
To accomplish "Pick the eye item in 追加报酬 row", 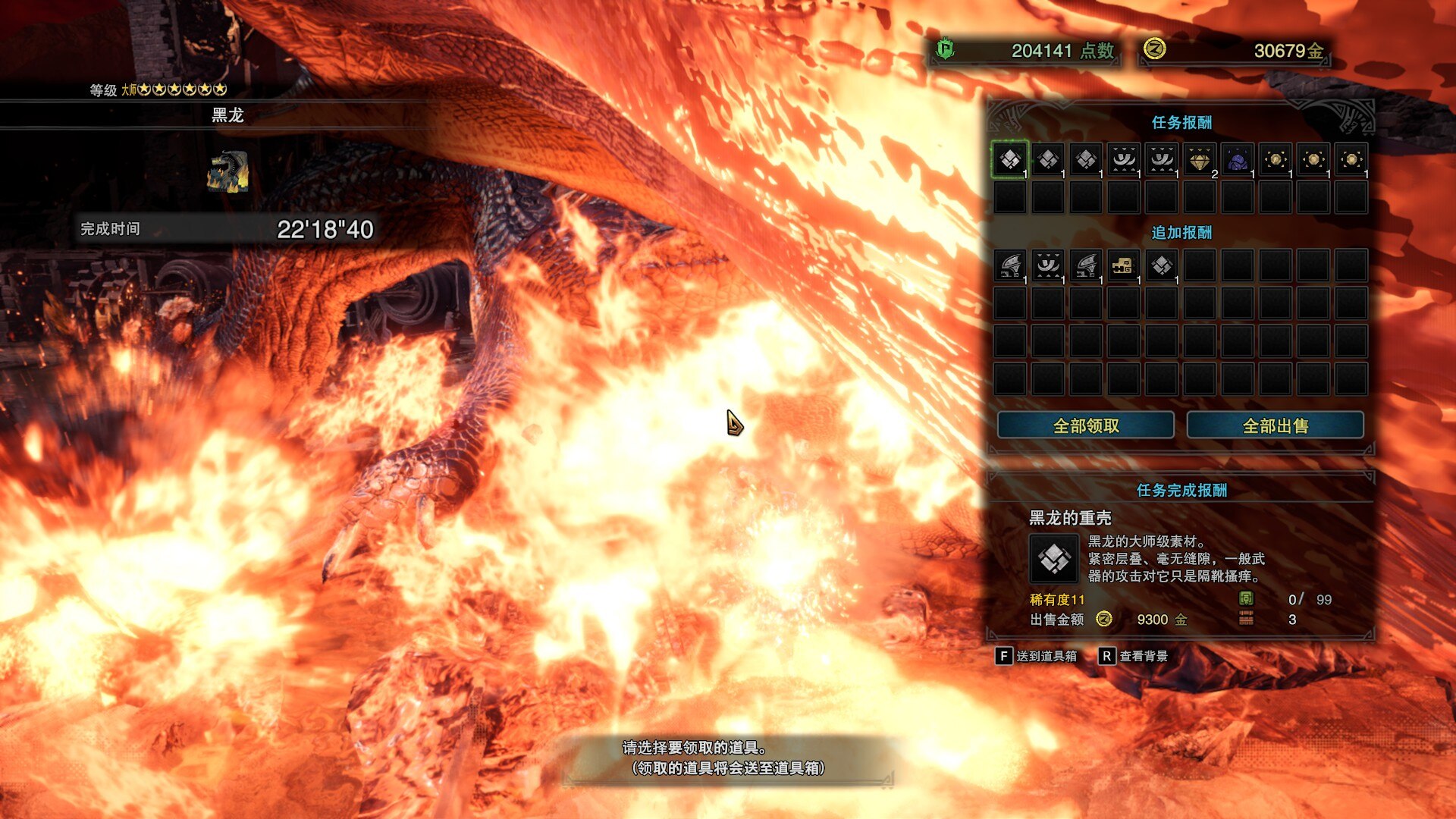I will click(1048, 265).
